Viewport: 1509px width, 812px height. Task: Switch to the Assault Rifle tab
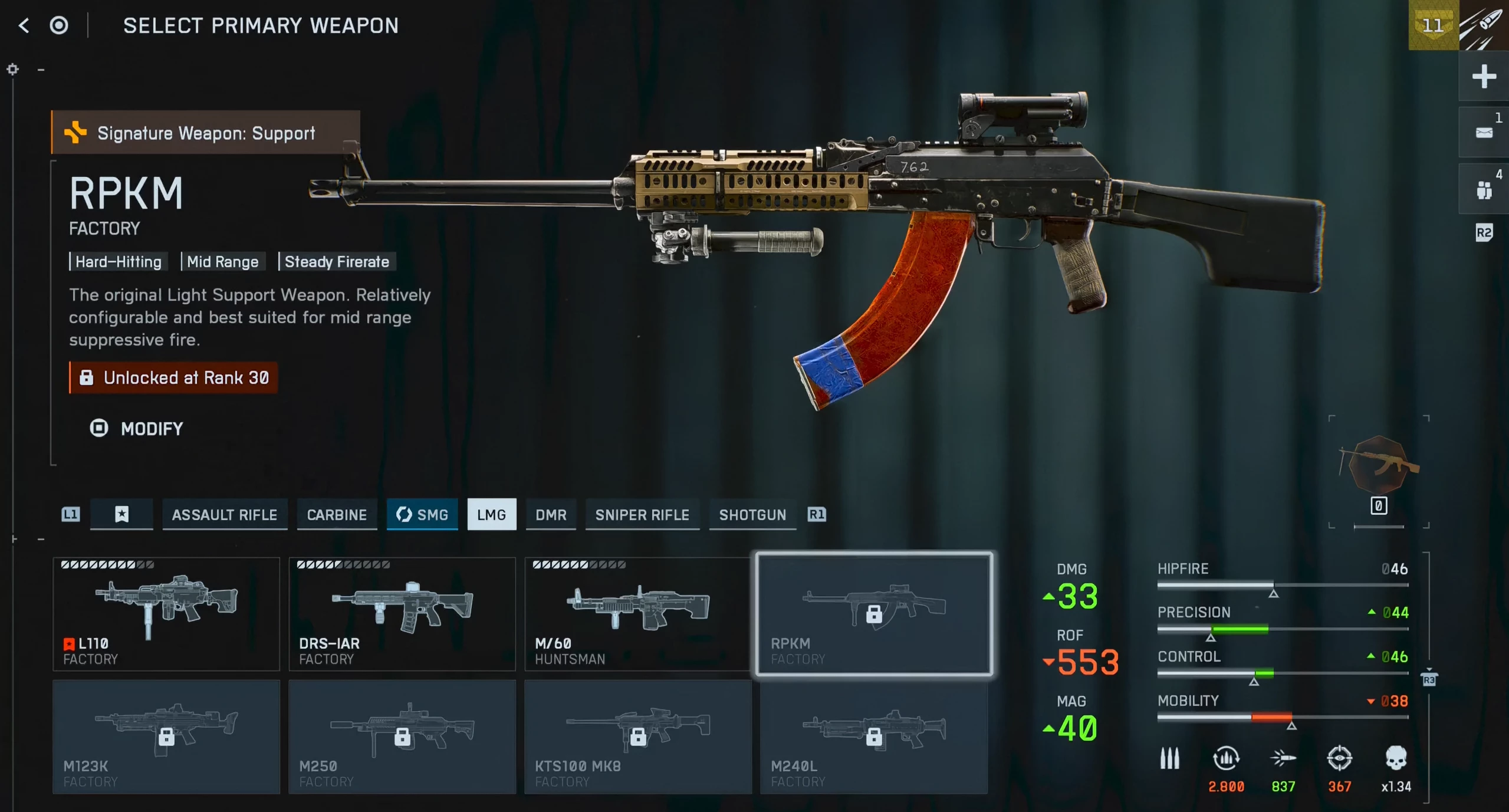point(224,514)
